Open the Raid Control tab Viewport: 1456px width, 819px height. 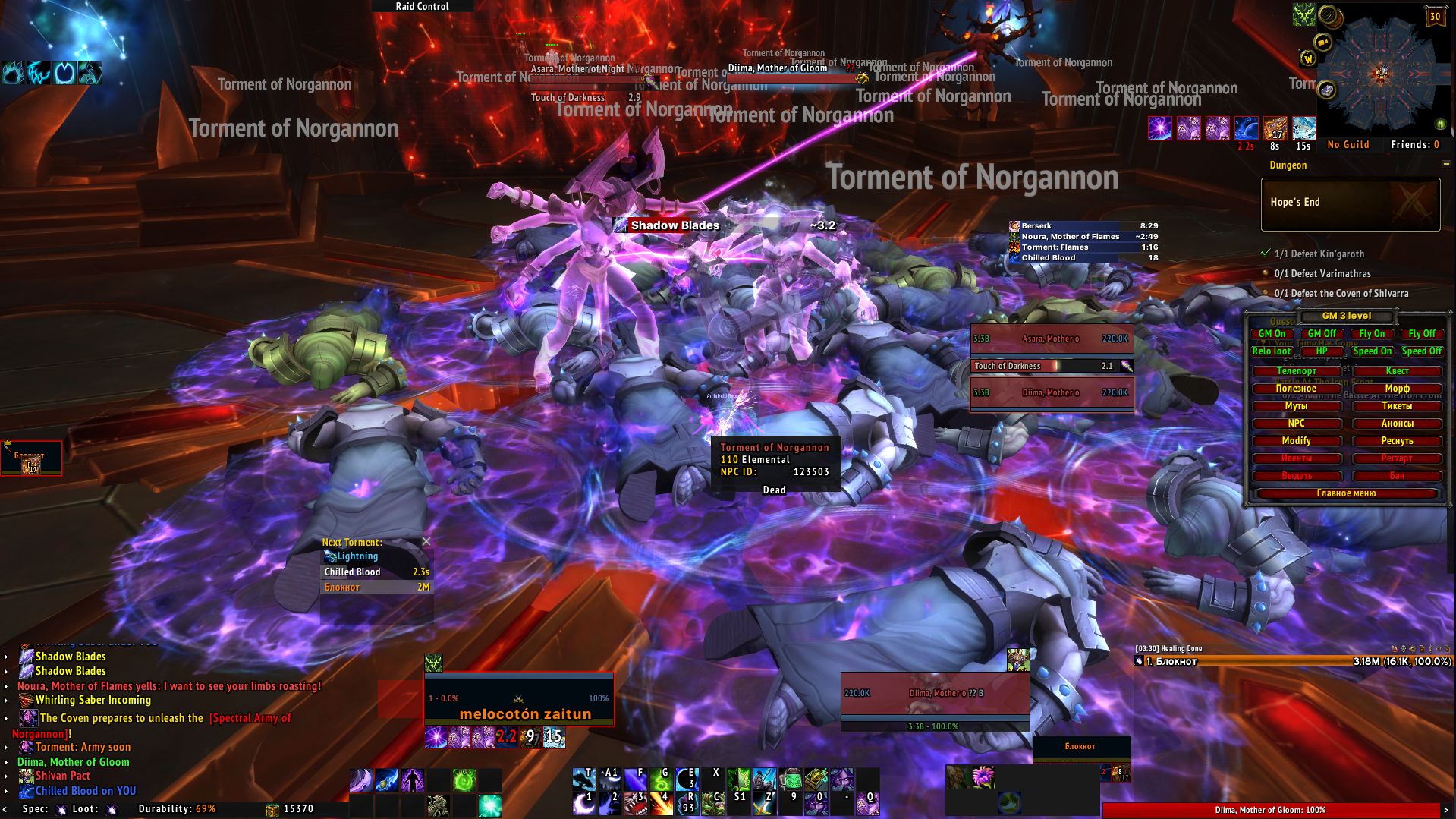[422, 6]
